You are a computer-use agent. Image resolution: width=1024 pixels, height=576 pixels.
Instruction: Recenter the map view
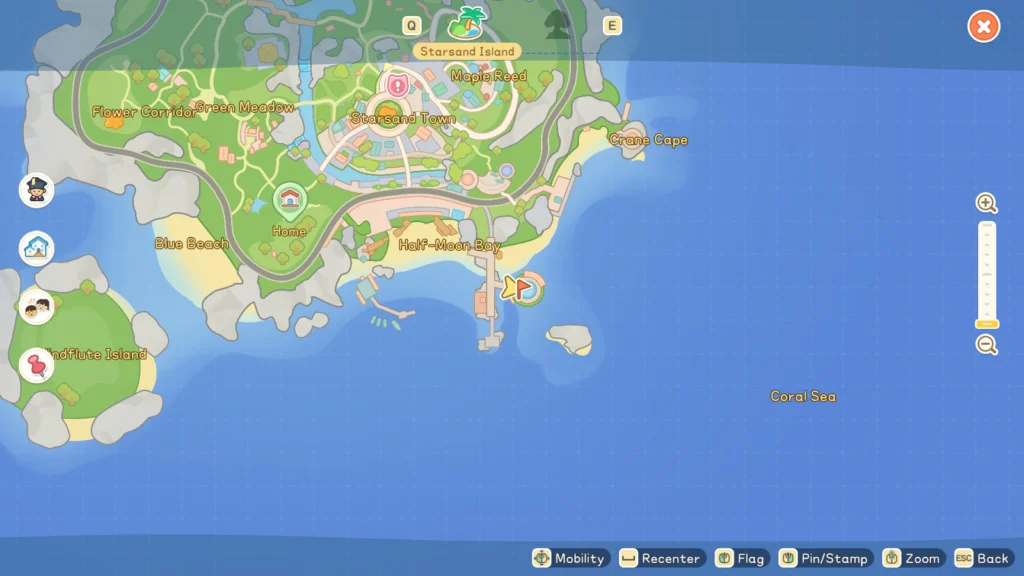coord(662,558)
